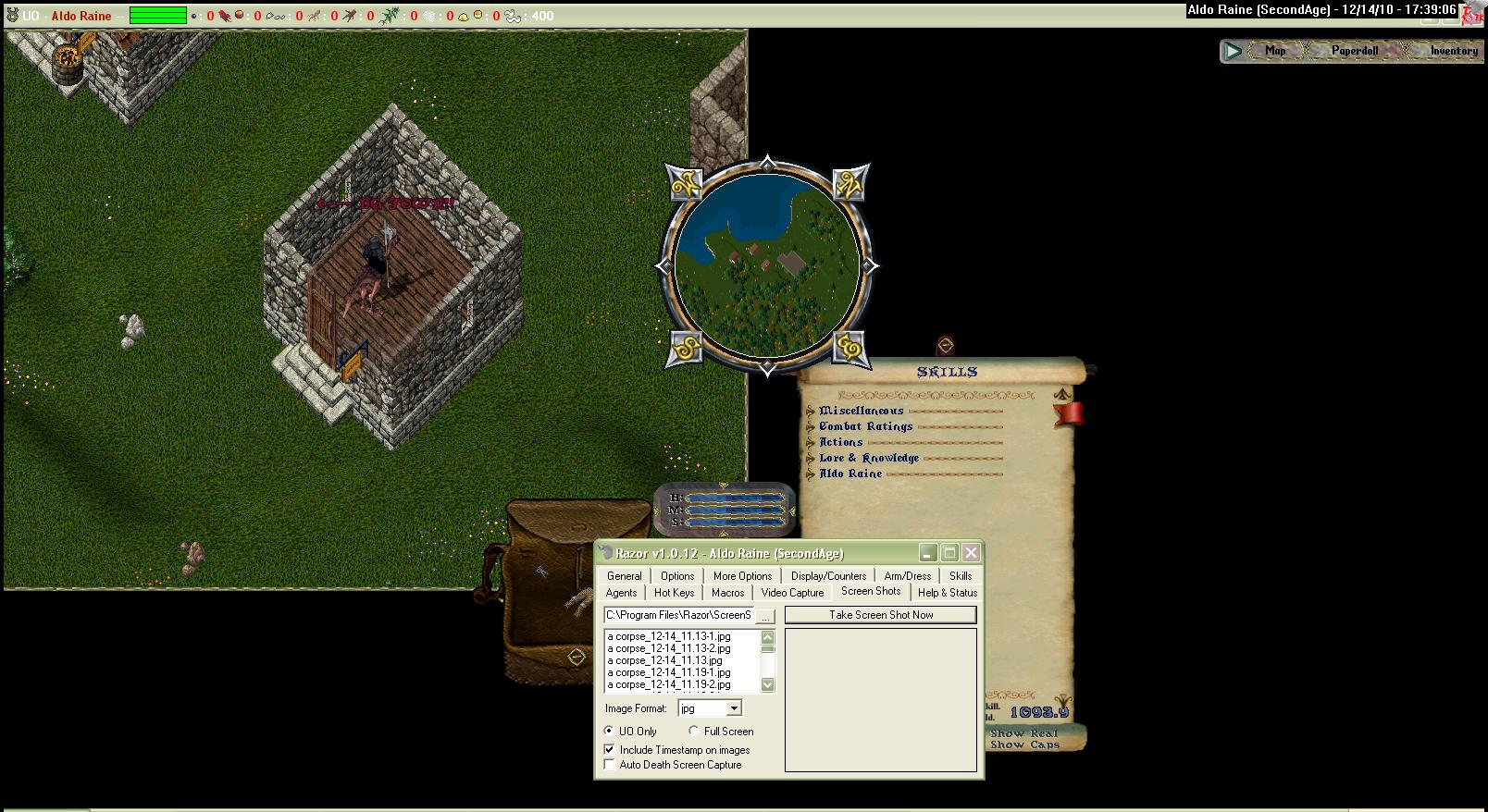Take Screen Shot Now in Razor
The width and height of the screenshot is (1488, 812).
click(880, 615)
